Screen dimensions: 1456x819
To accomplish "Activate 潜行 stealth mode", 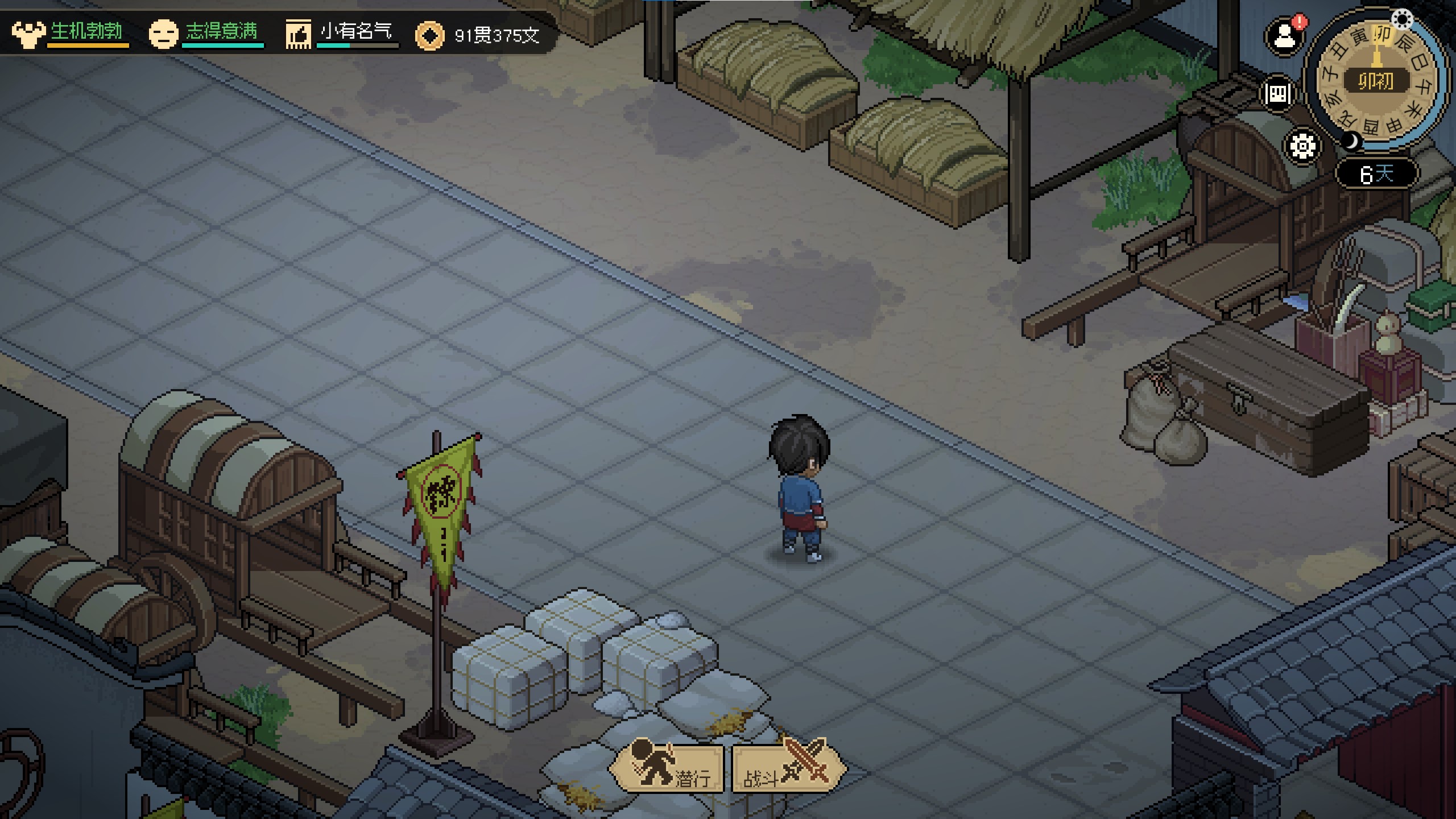I will (x=668, y=768).
